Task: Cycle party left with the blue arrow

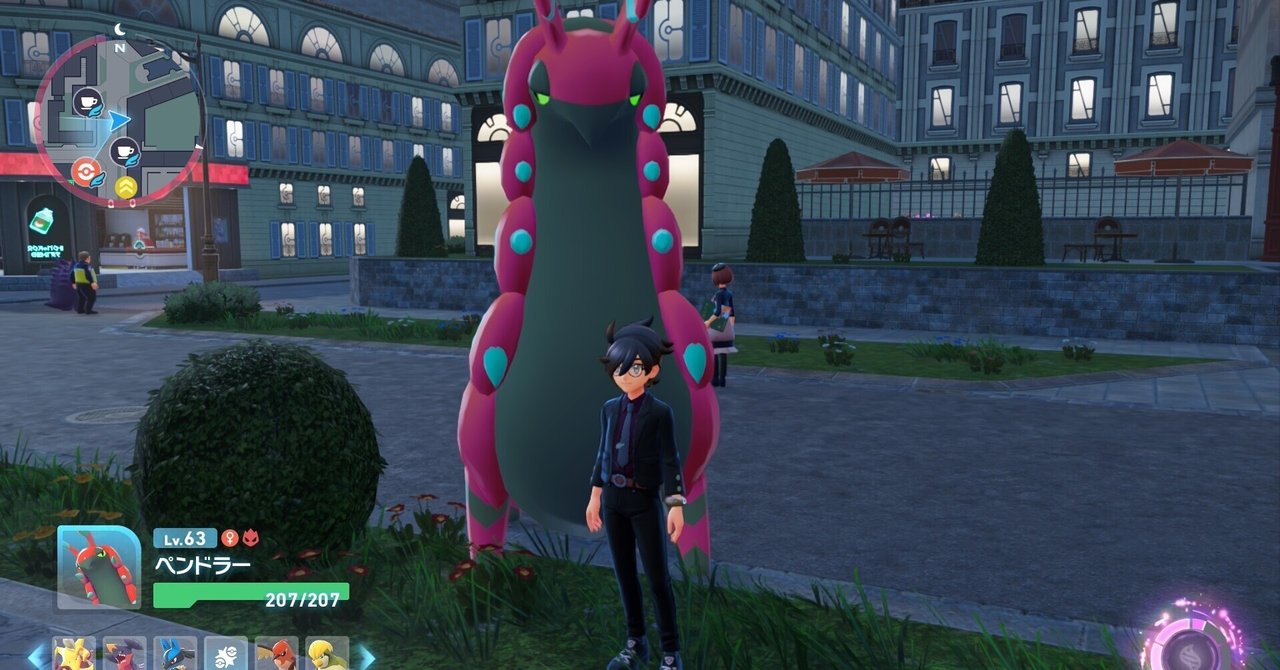Action: point(37,656)
